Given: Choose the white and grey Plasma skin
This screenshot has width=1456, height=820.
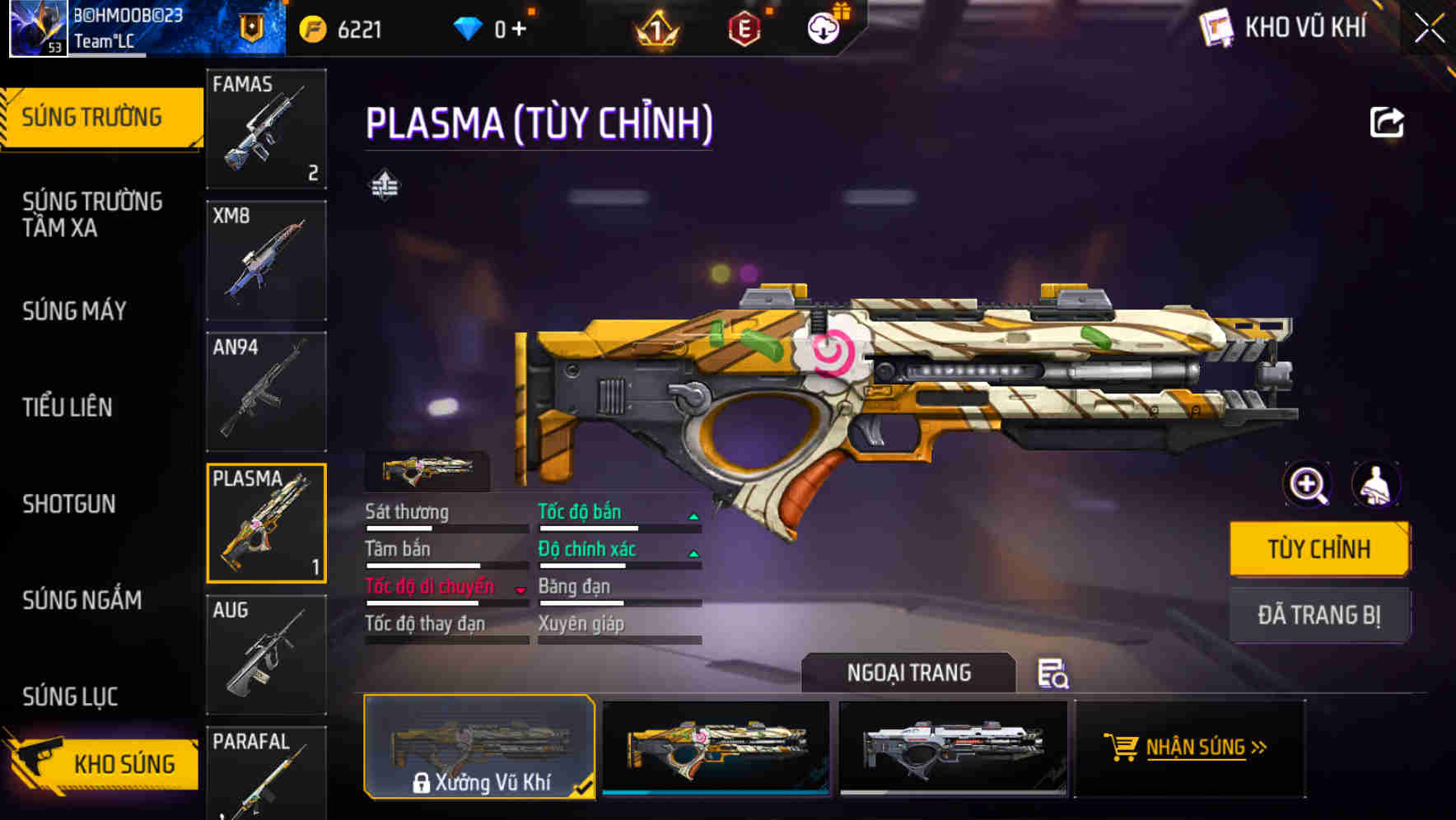Looking at the screenshot, I should [x=953, y=747].
